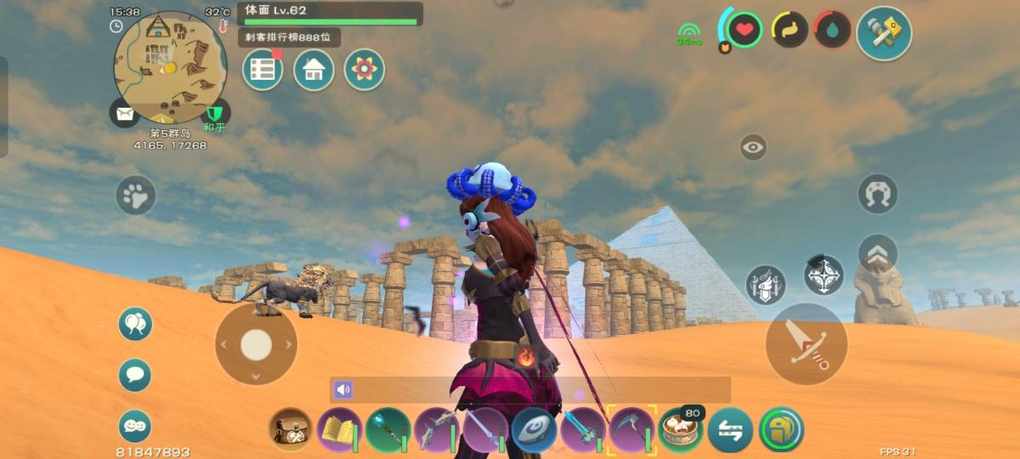This screenshot has height=459, width=1020.
Task: Open the speech bubble chat button
Action: pyautogui.click(x=135, y=375)
